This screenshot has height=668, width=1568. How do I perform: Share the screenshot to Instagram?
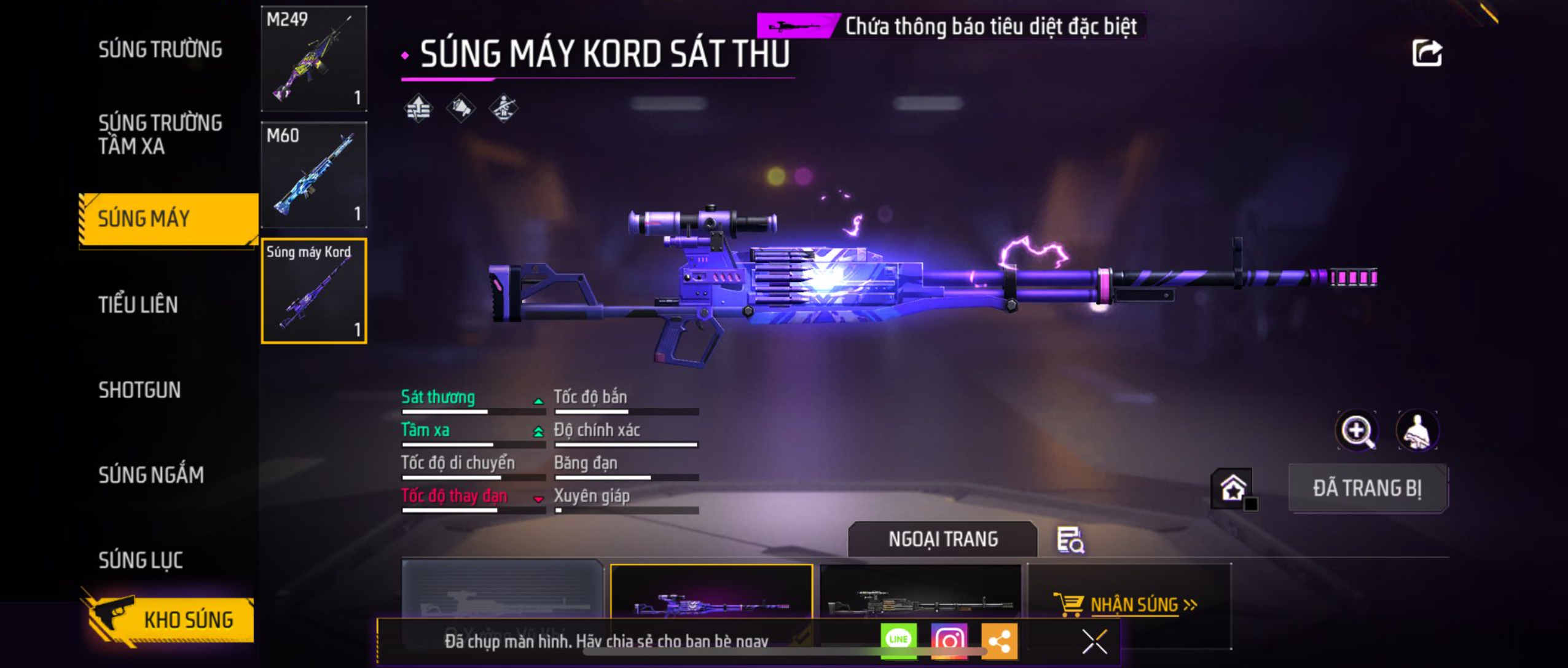point(949,641)
